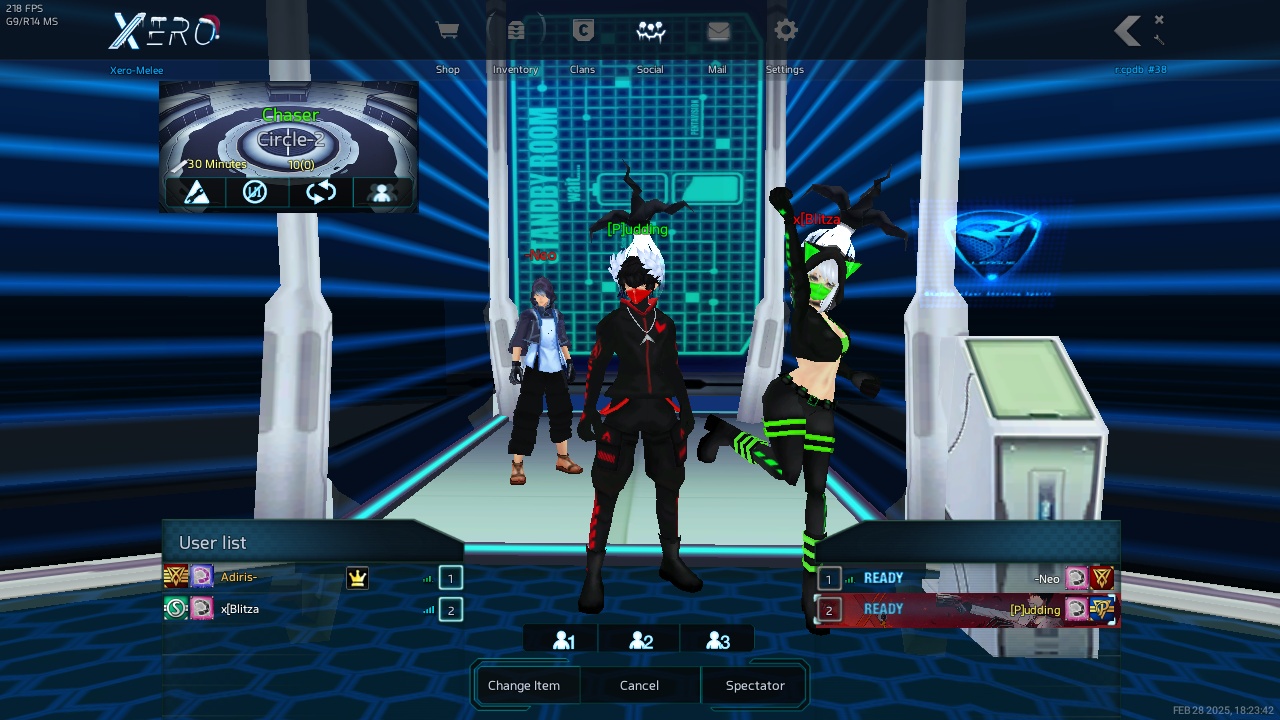The image size is (1280, 720).
Task: Close the game with the small X
Action: coord(1159,19)
